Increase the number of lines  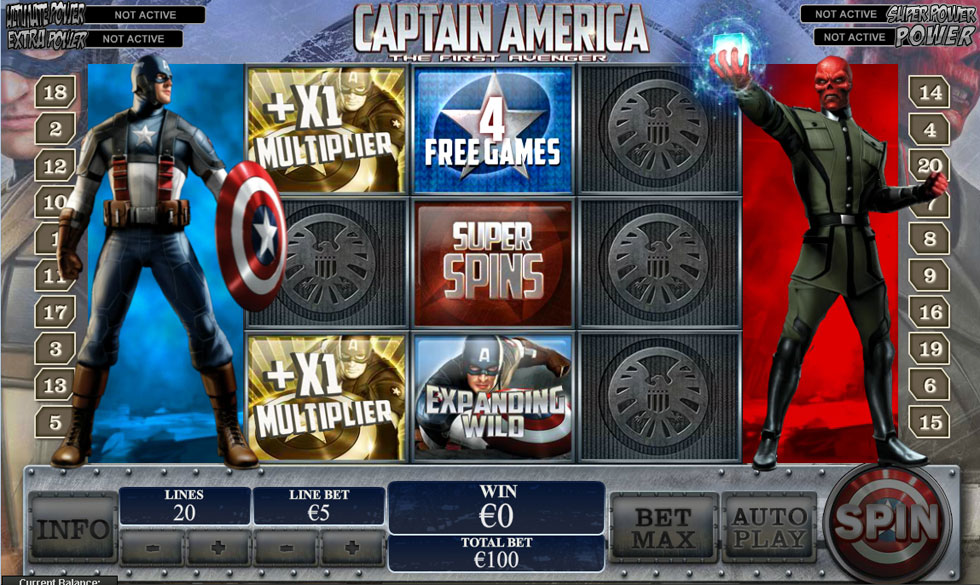[x=218, y=548]
